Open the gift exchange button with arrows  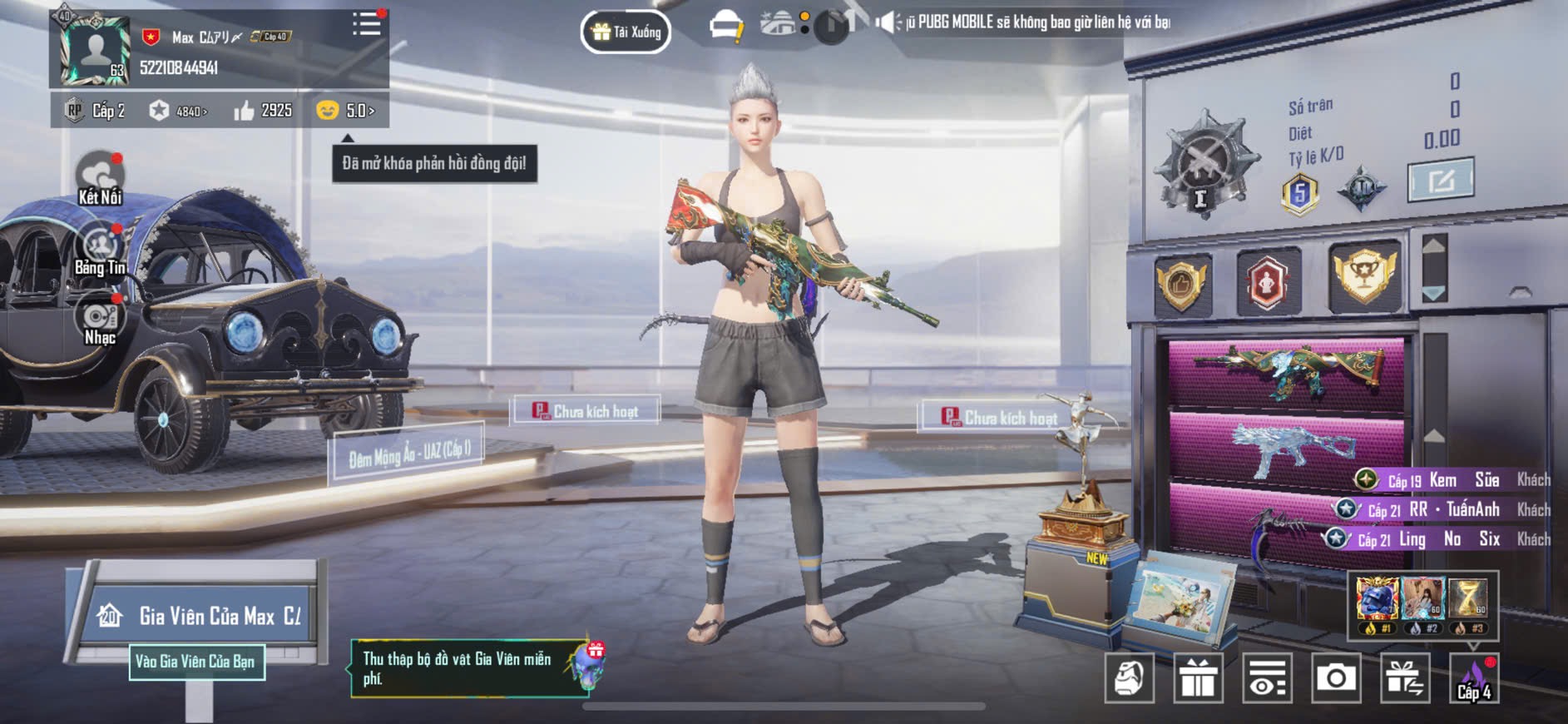1405,678
